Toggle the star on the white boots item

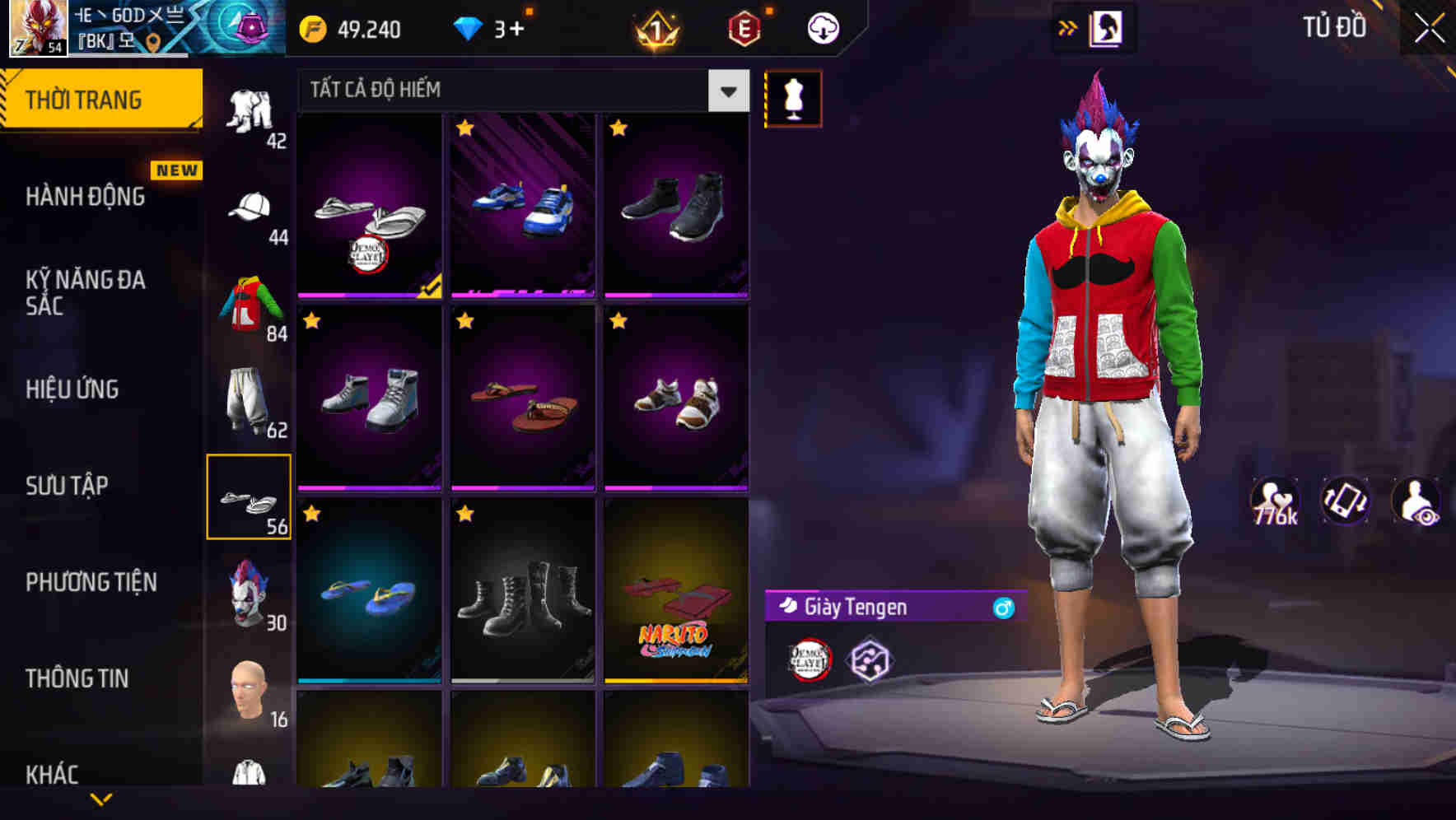click(313, 320)
